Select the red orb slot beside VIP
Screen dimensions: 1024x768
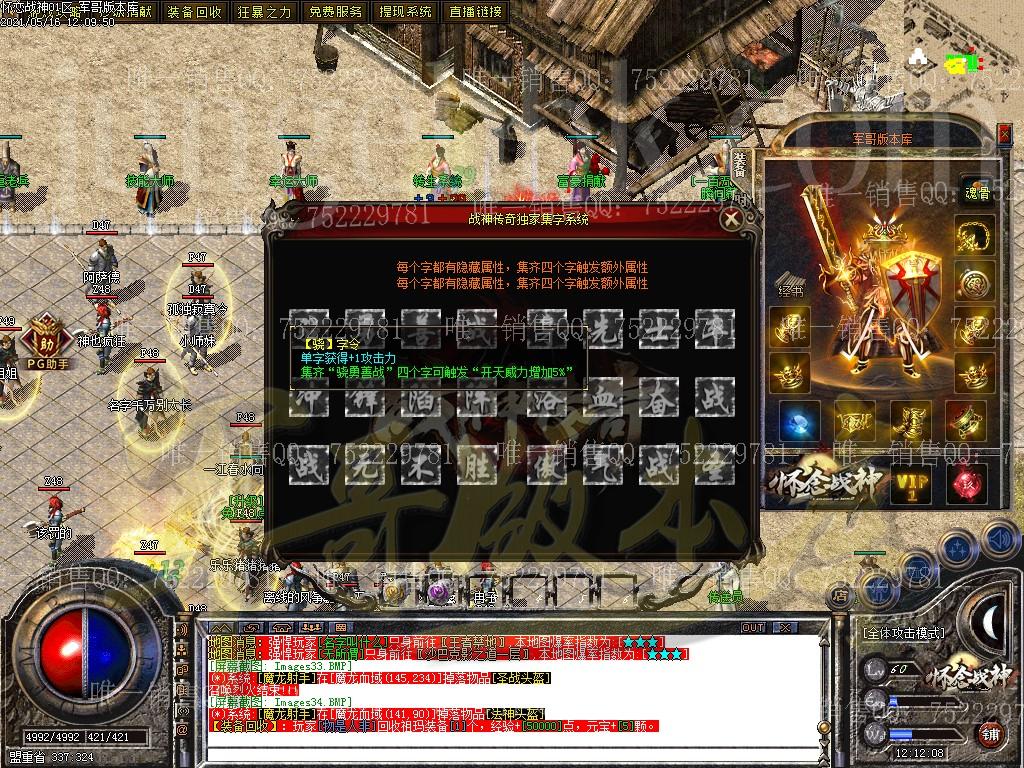[x=968, y=484]
